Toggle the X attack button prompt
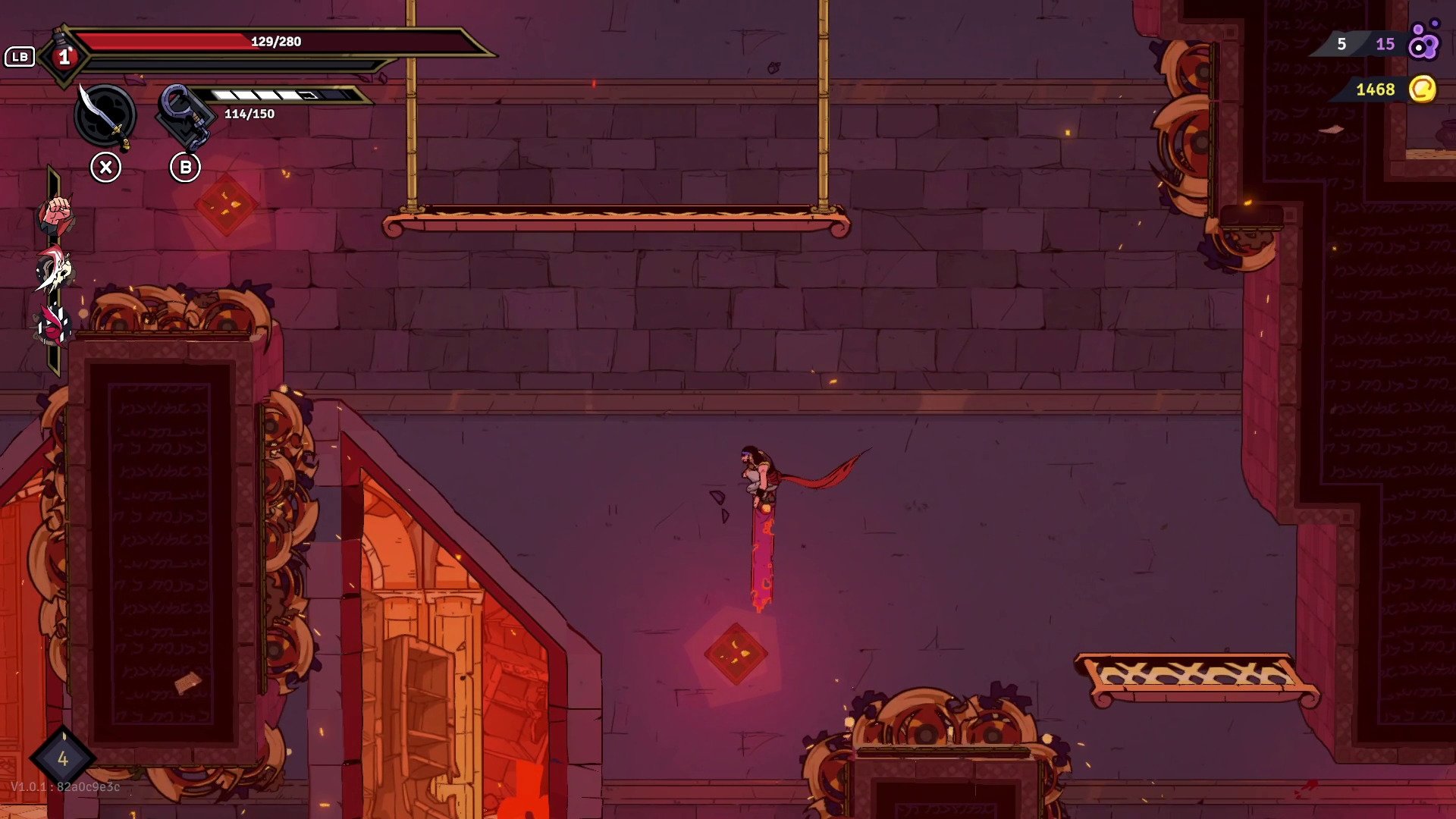The height and width of the screenshot is (819, 1456). [106, 165]
